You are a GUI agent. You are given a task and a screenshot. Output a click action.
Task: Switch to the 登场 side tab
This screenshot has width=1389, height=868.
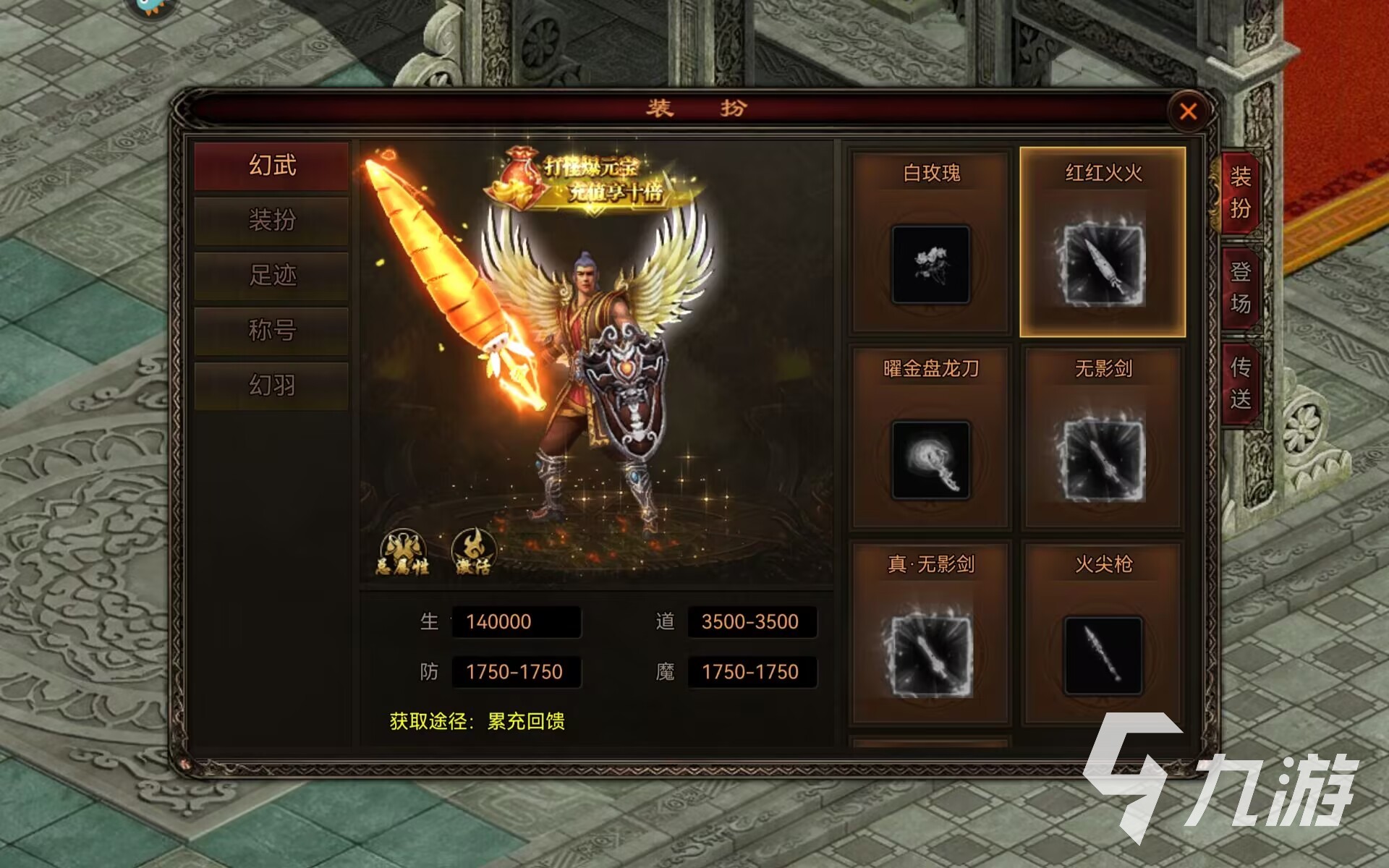click(1240, 288)
